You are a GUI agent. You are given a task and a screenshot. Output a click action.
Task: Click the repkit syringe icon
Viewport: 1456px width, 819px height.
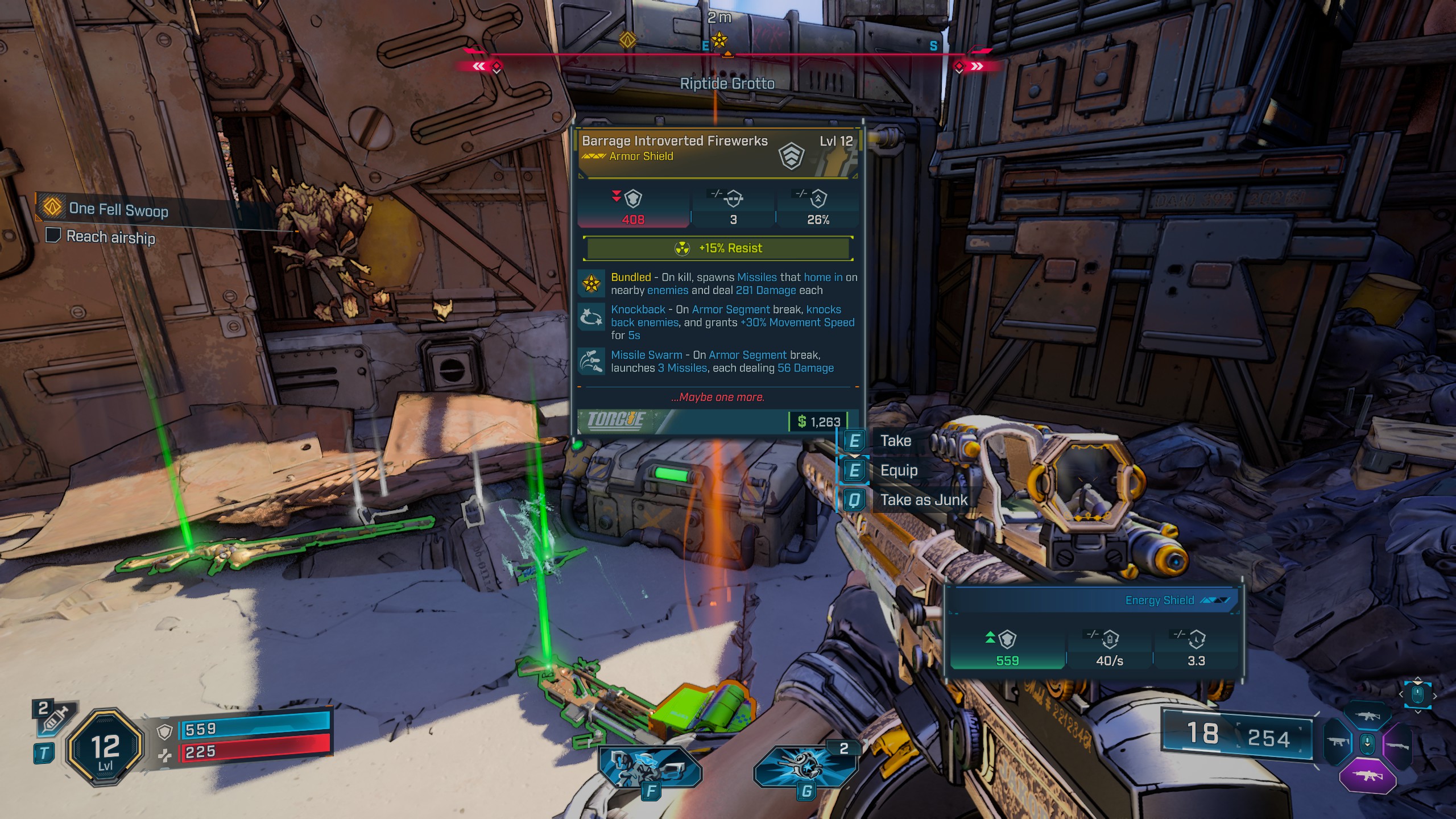click(55, 719)
